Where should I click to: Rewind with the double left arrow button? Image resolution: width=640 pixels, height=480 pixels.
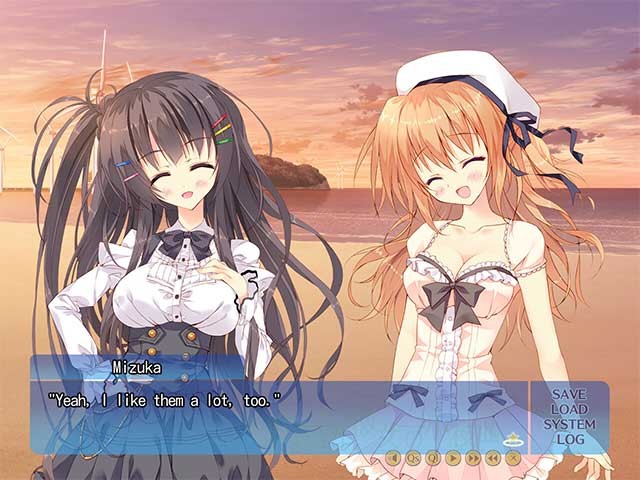point(493,458)
